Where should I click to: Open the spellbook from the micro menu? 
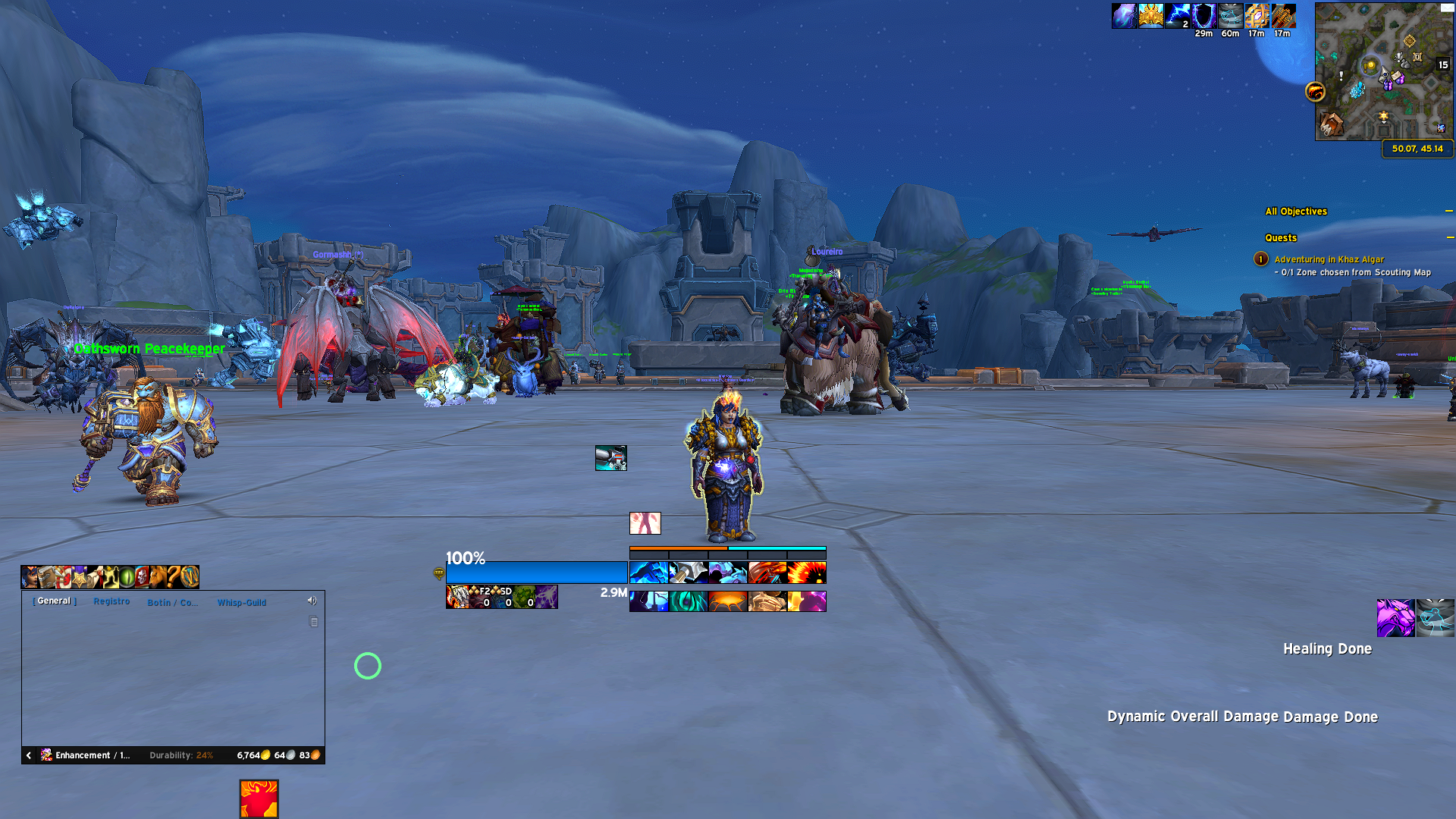[x=45, y=576]
